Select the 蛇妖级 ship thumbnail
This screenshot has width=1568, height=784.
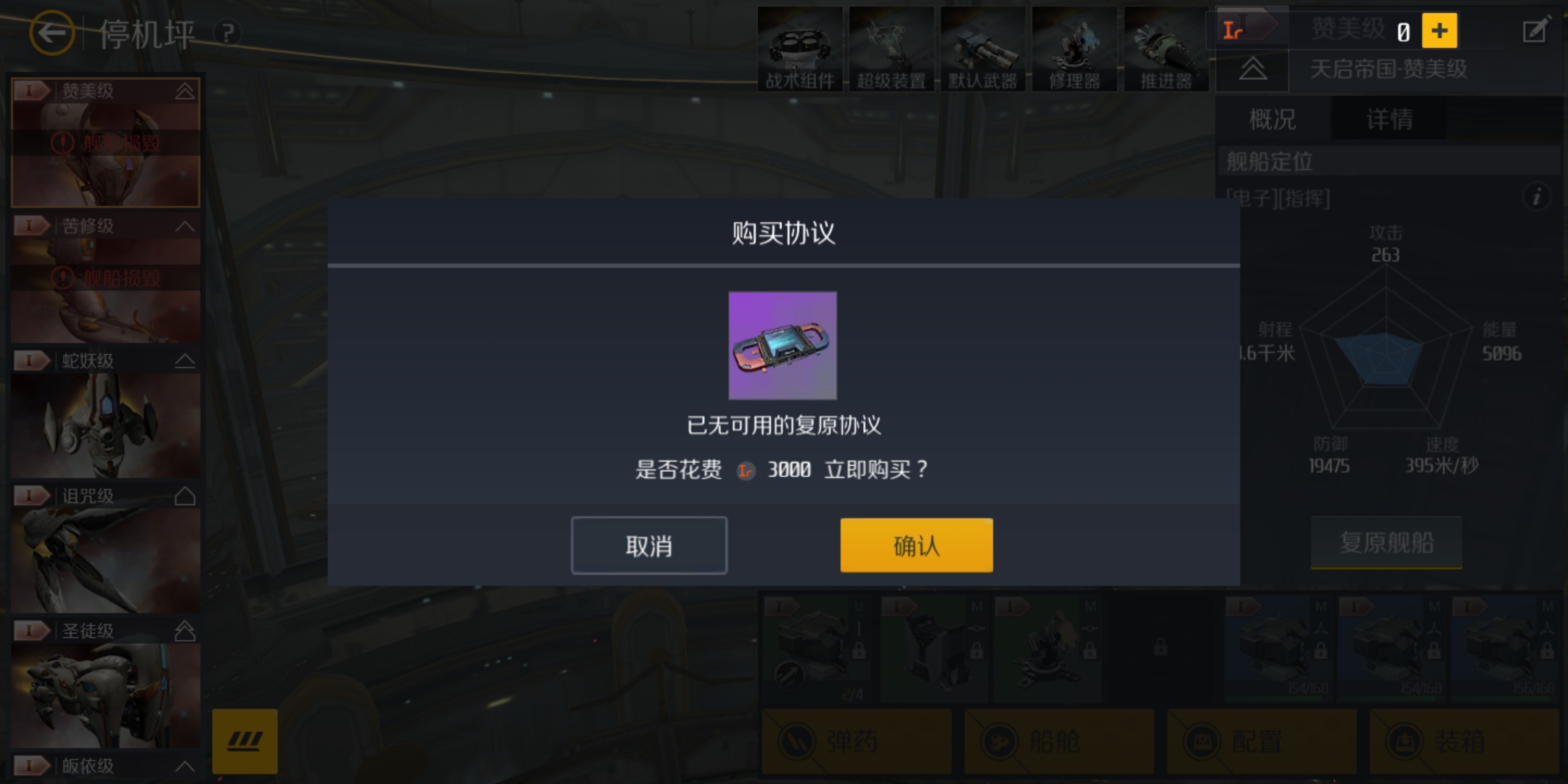pos(105,425)
